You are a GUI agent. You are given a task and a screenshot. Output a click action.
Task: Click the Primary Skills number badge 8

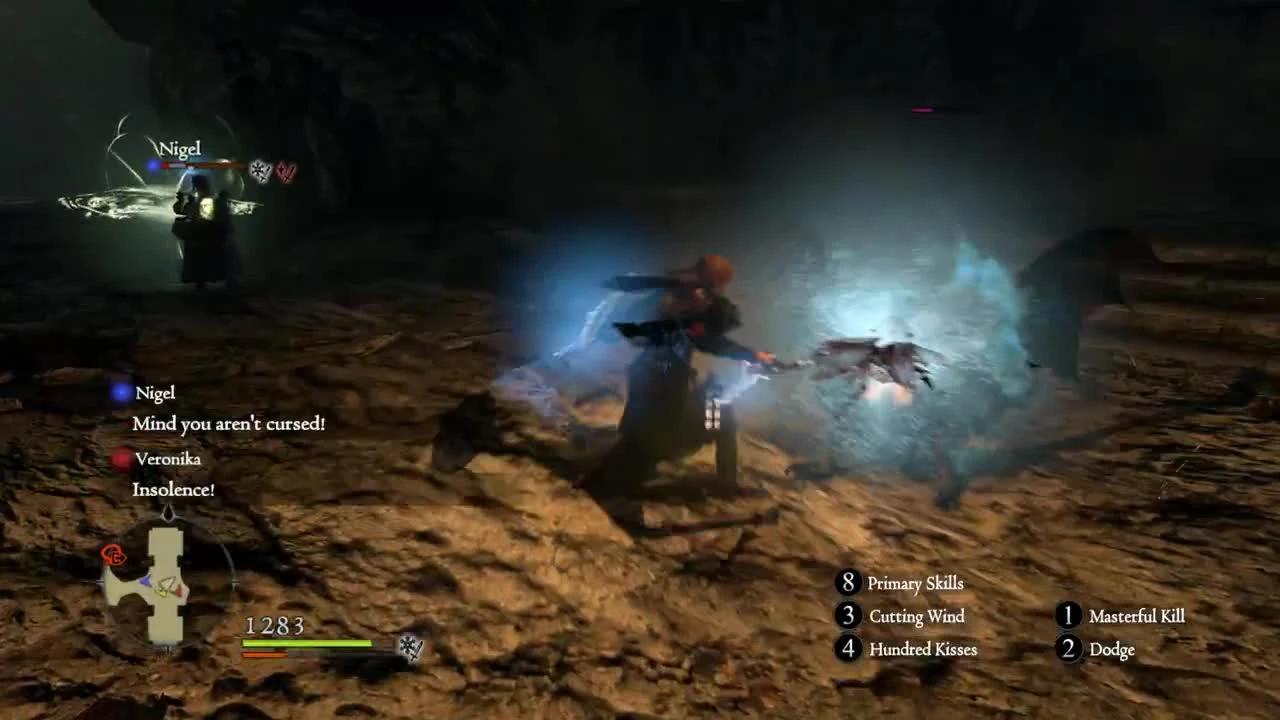pos(847,583)
